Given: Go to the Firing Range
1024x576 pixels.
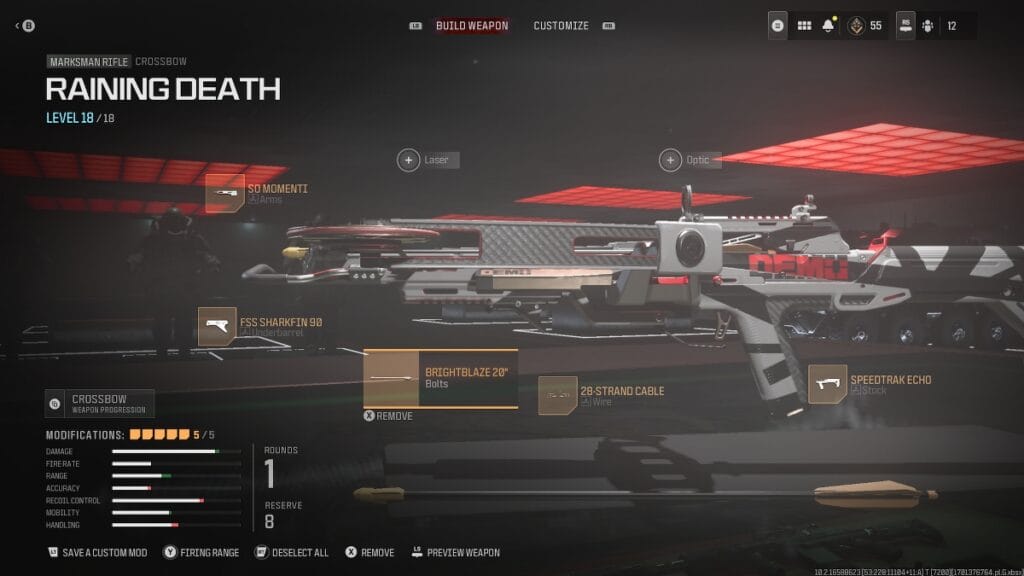Looking at the screenshot, I should click(x=202, y=552).
